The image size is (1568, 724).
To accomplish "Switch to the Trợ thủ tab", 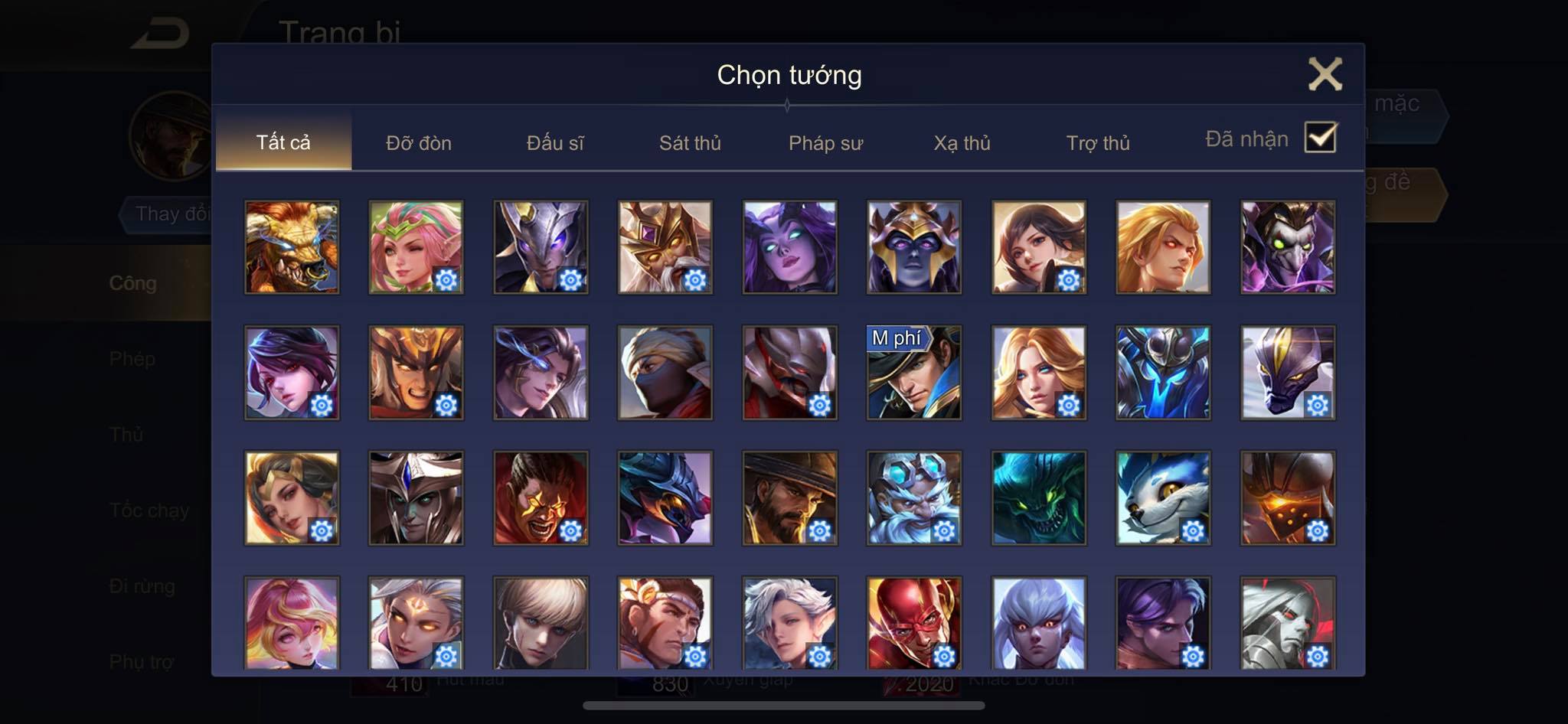I will (1098, 142).
